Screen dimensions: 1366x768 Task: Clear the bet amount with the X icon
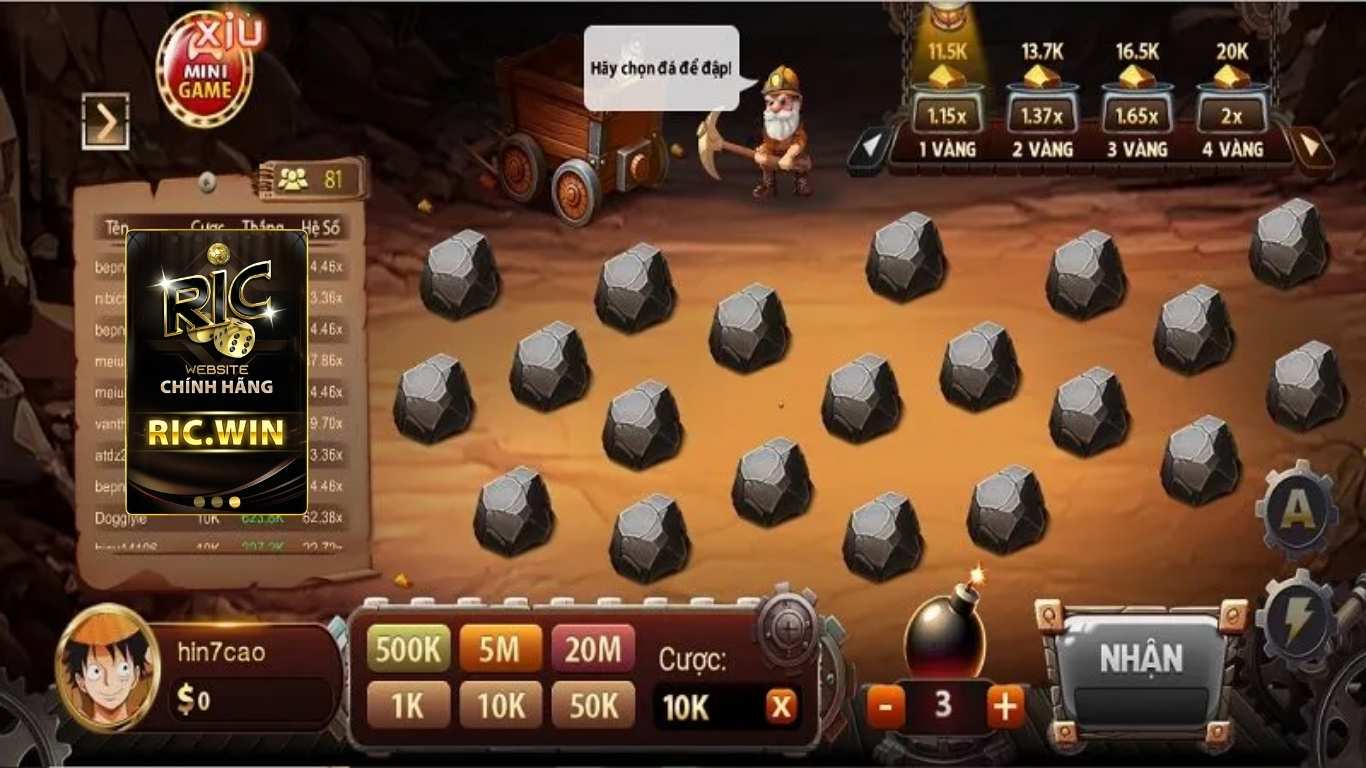pos(780,706)
